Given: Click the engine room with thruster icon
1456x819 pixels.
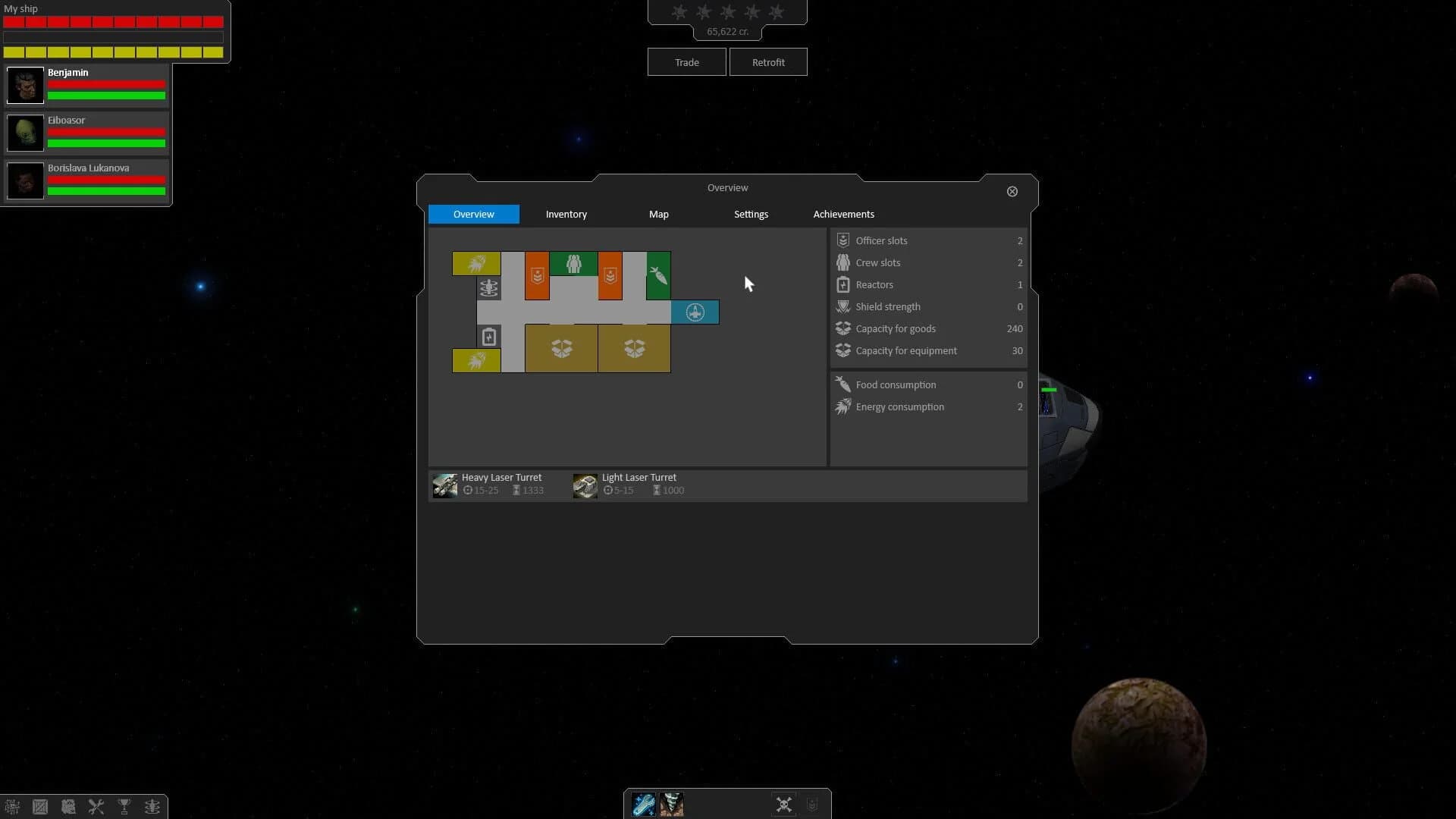Looking at the screenshot, I should tap(475, 263).
